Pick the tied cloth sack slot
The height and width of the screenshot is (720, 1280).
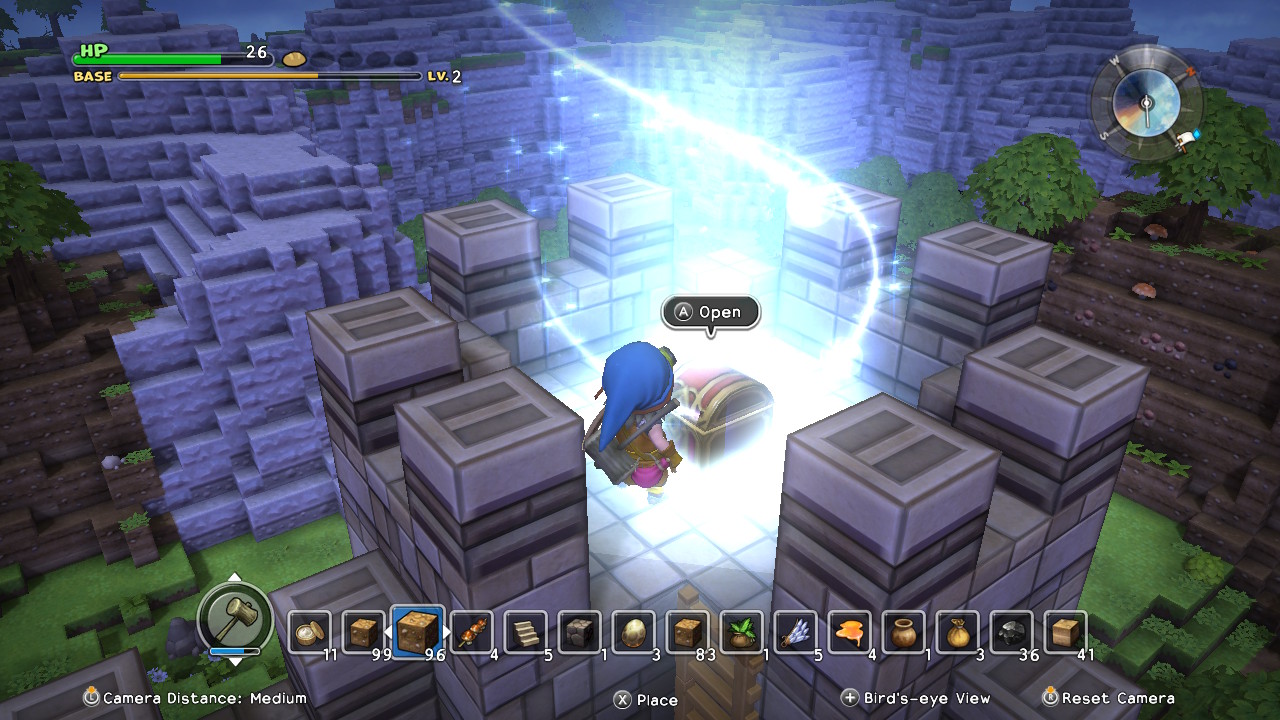coord(957,632)
